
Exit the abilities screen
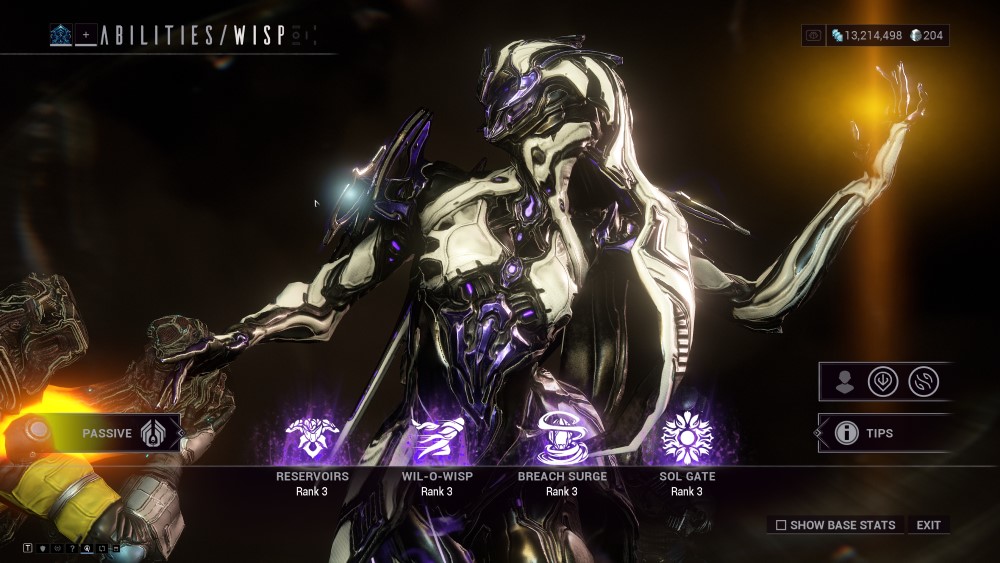(x=928, y=525)
